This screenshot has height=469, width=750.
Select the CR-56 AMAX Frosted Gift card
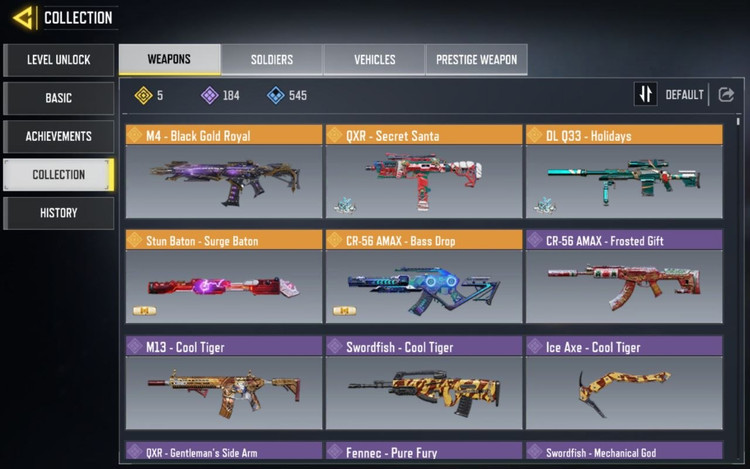[624, 277]
